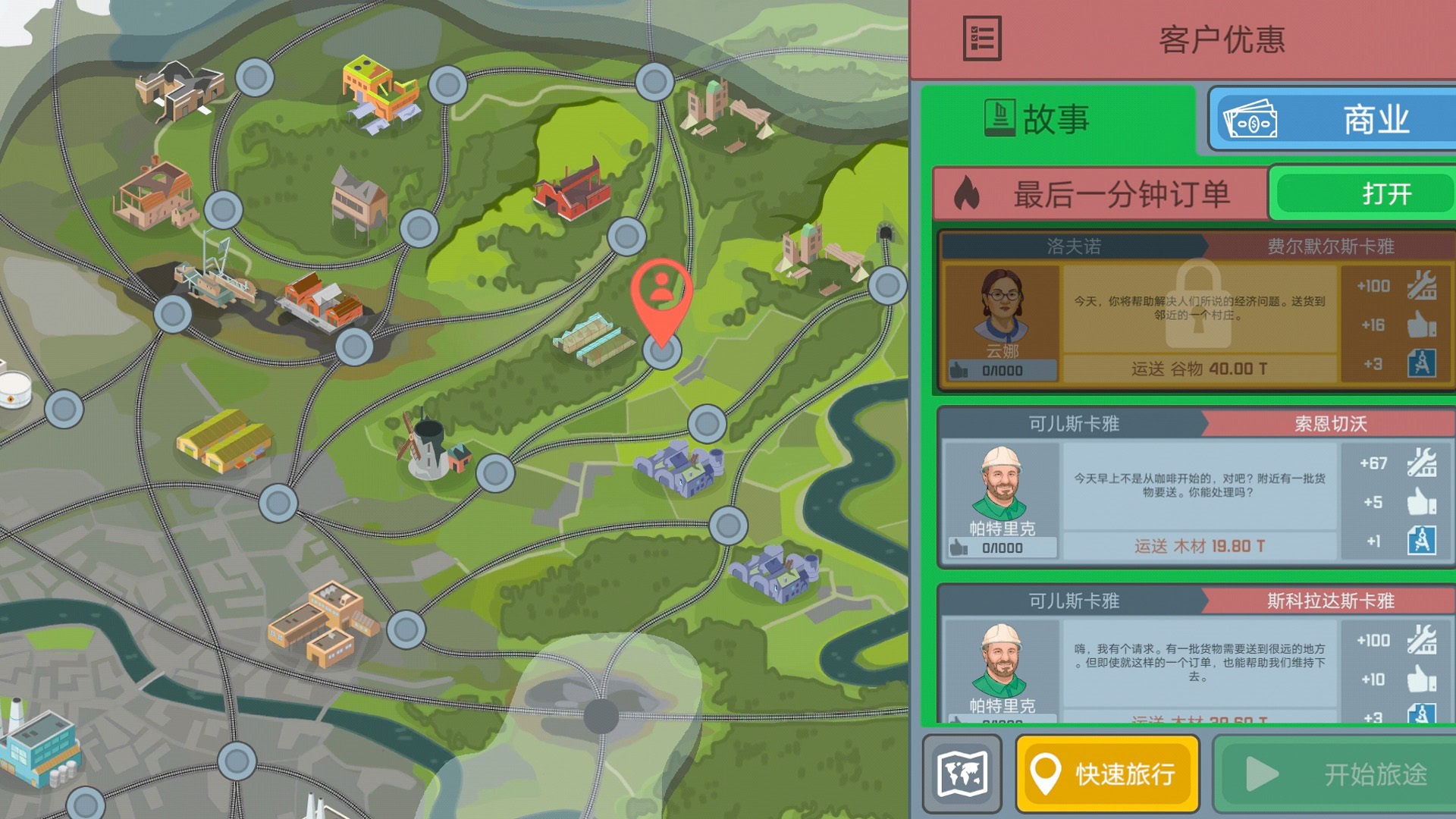Open the world map button
This screenshot has height=819, width=1456.
pos(962,773)
